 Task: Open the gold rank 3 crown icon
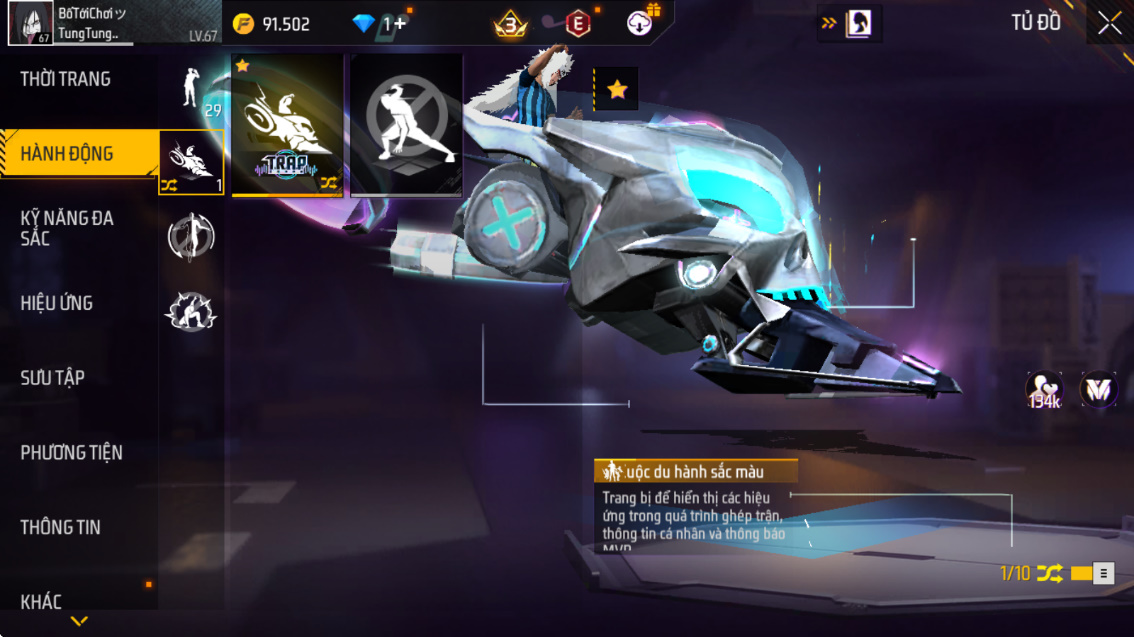click(510, 24)
